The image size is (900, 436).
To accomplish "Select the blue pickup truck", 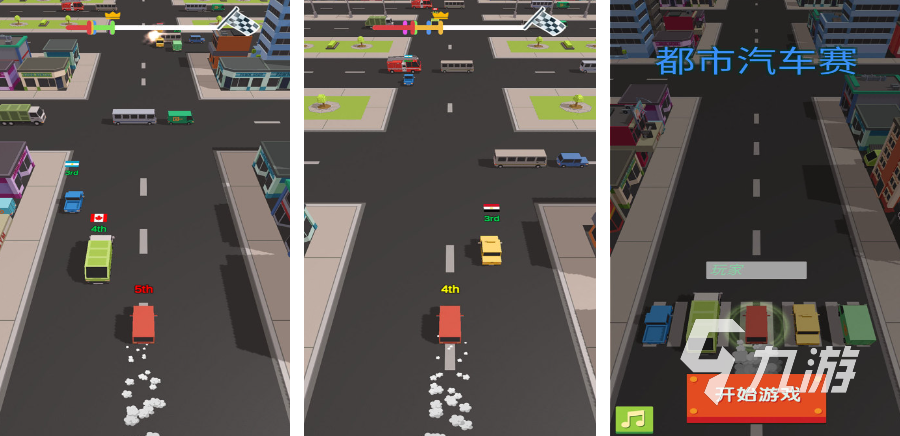I will (657, 325).
